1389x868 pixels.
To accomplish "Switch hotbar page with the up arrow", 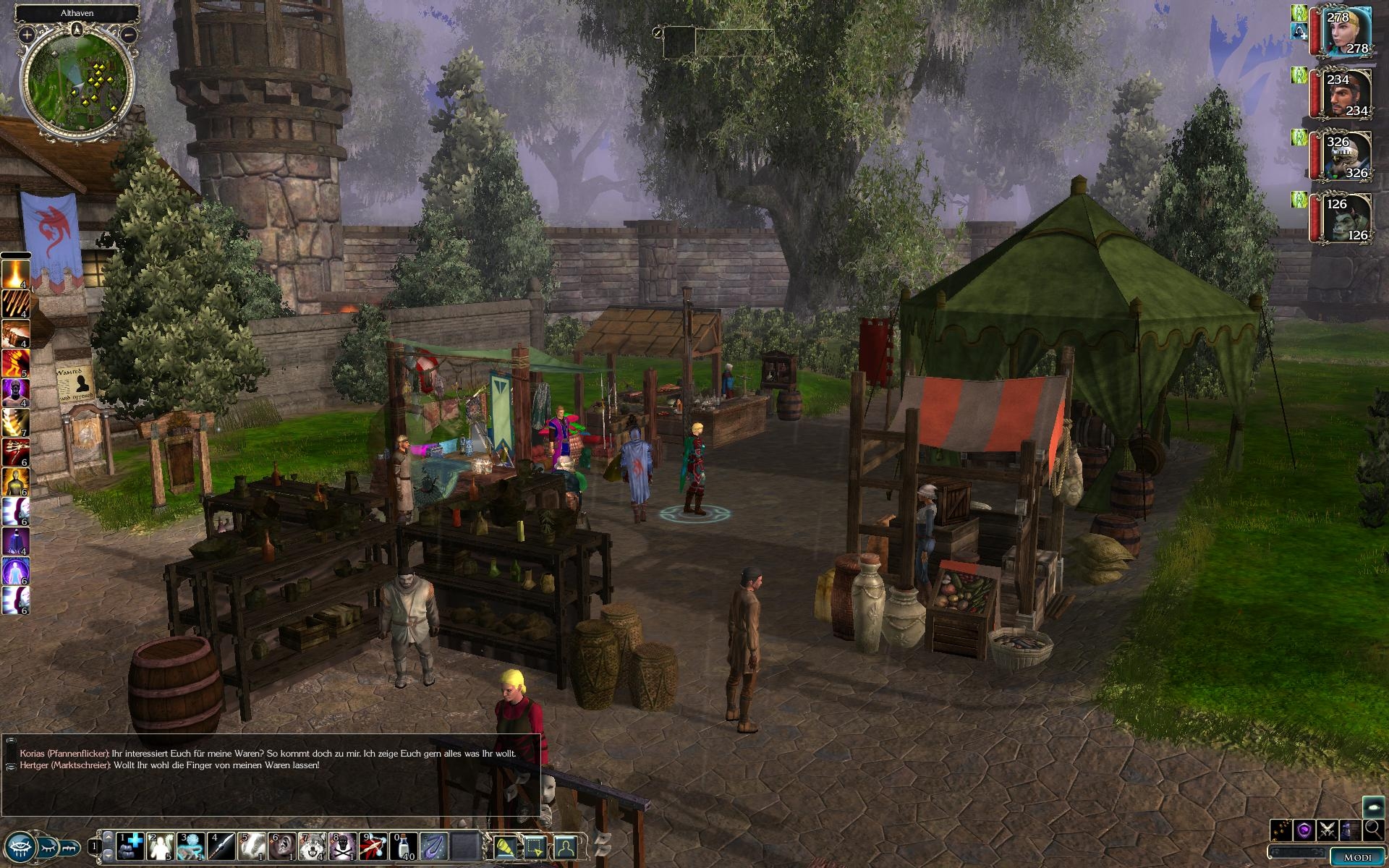I will 108,836.
